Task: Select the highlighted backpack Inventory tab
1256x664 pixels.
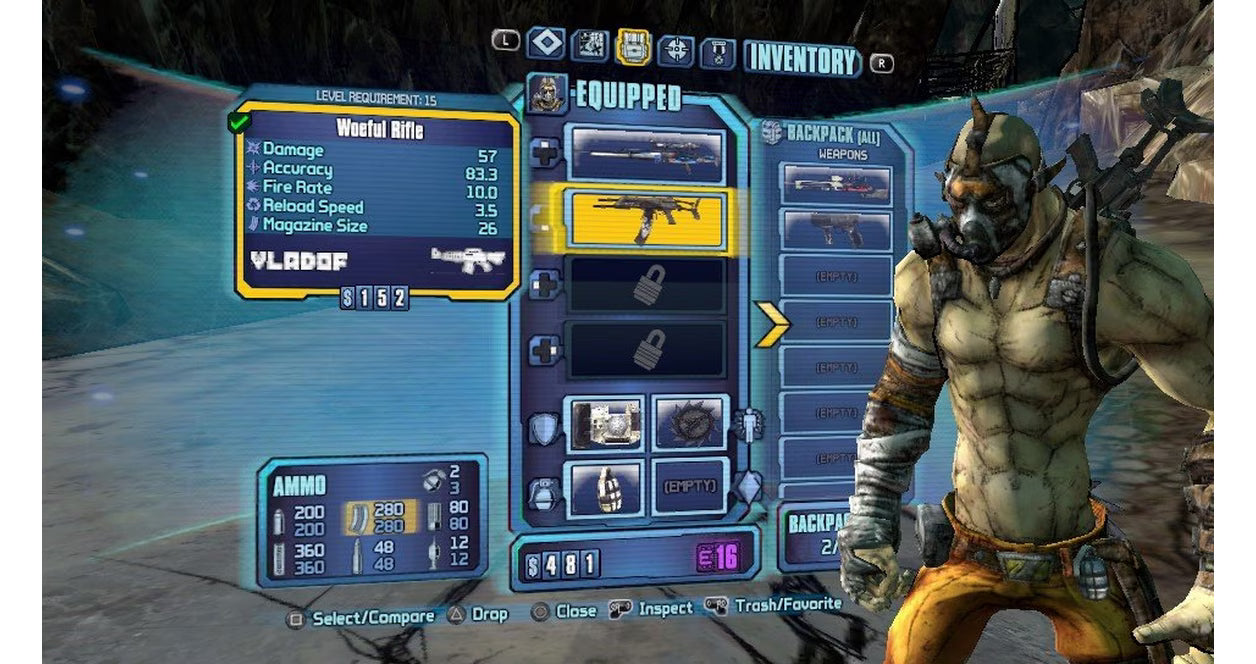Action: tap(633, 45)
